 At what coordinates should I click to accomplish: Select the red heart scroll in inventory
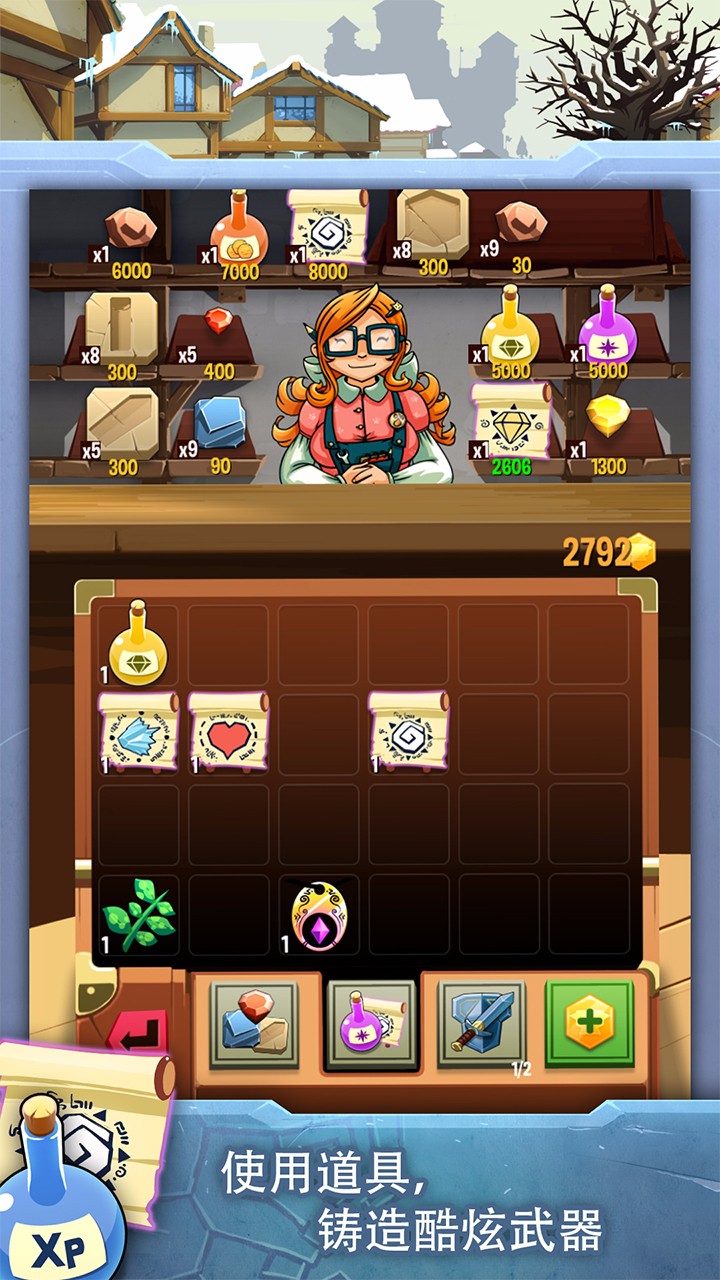[228, 732]
